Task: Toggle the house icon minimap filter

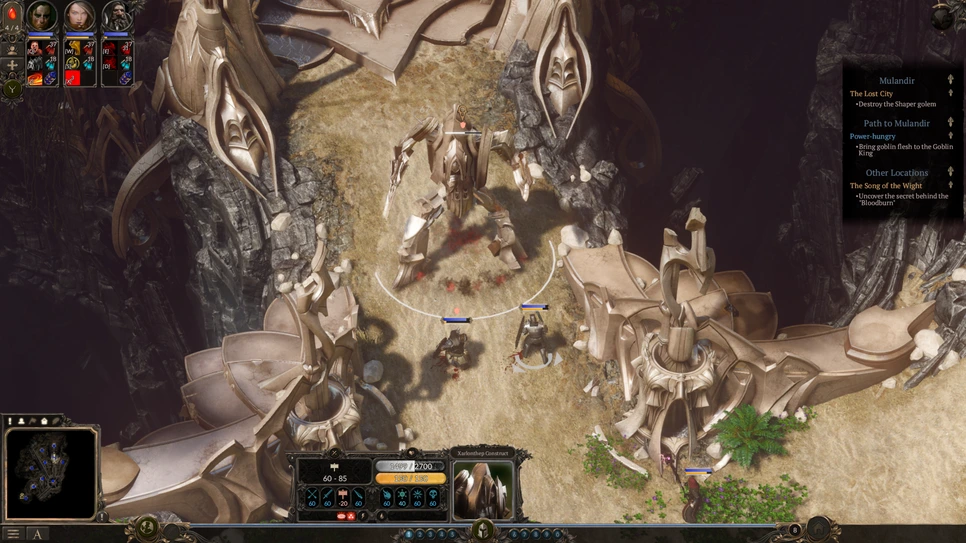Action: coord(44,422)
